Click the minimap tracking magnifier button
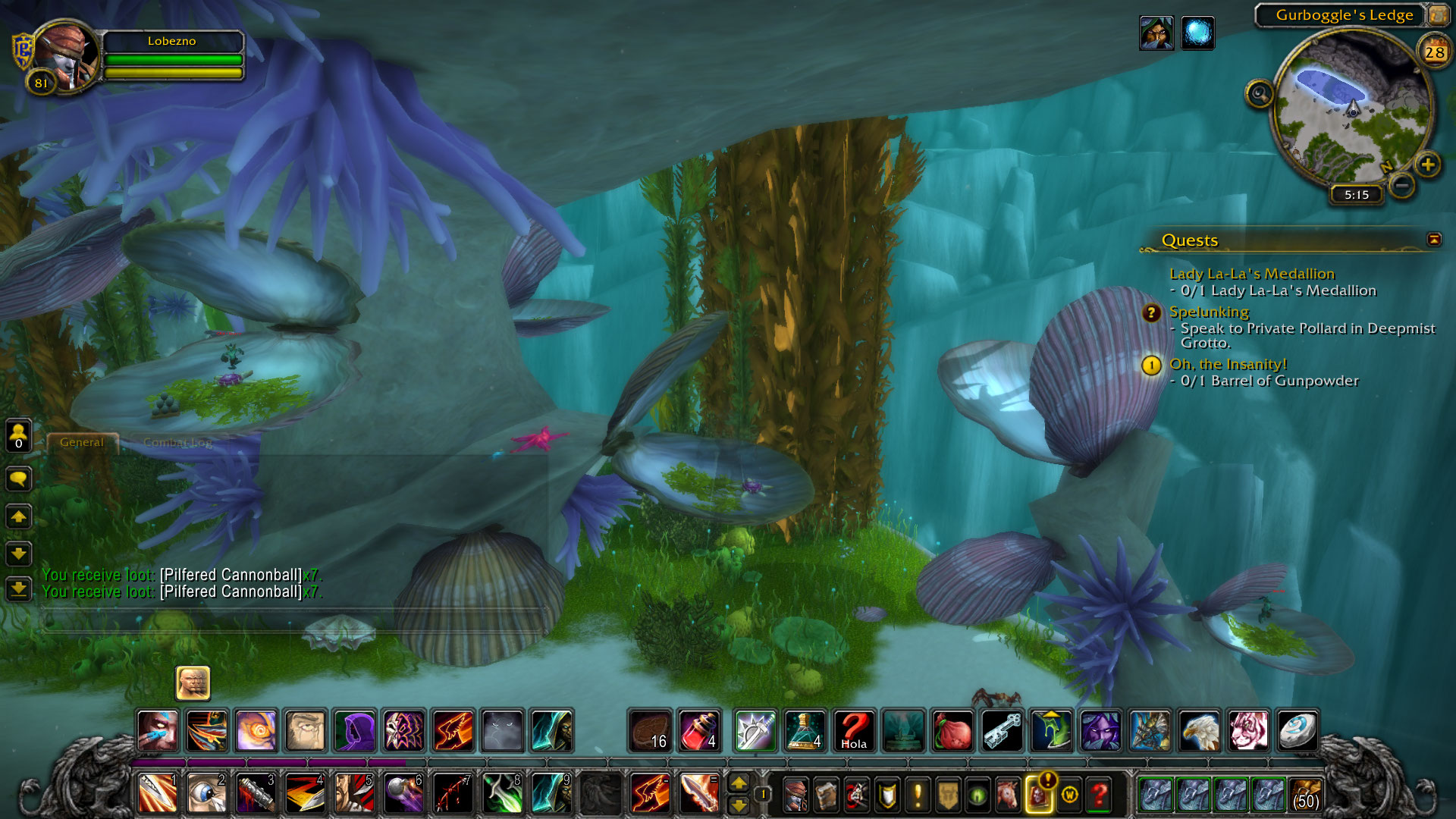 coord(1260,95)
